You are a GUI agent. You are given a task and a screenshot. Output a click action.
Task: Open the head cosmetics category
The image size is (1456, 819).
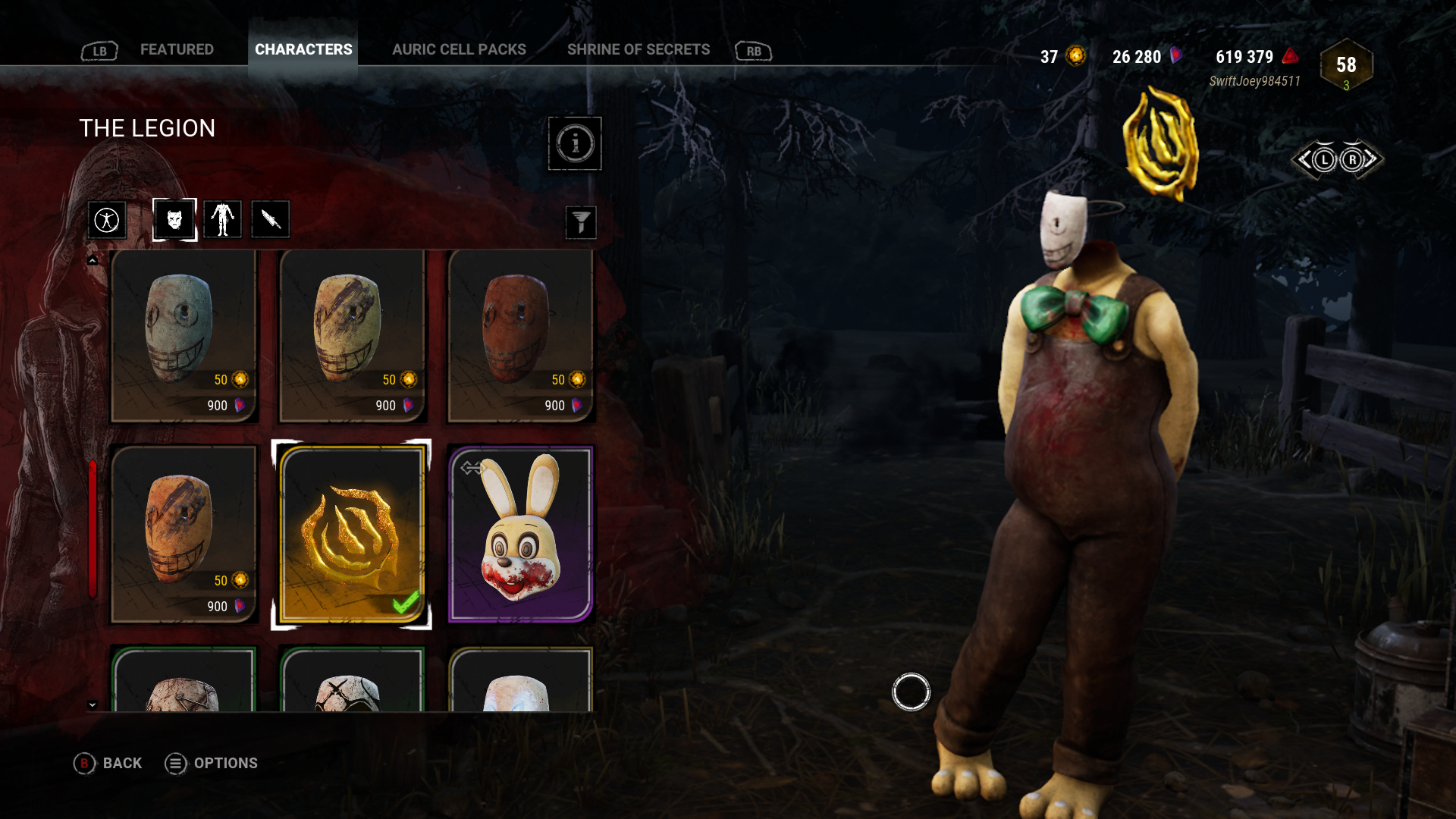click(174, 219)
